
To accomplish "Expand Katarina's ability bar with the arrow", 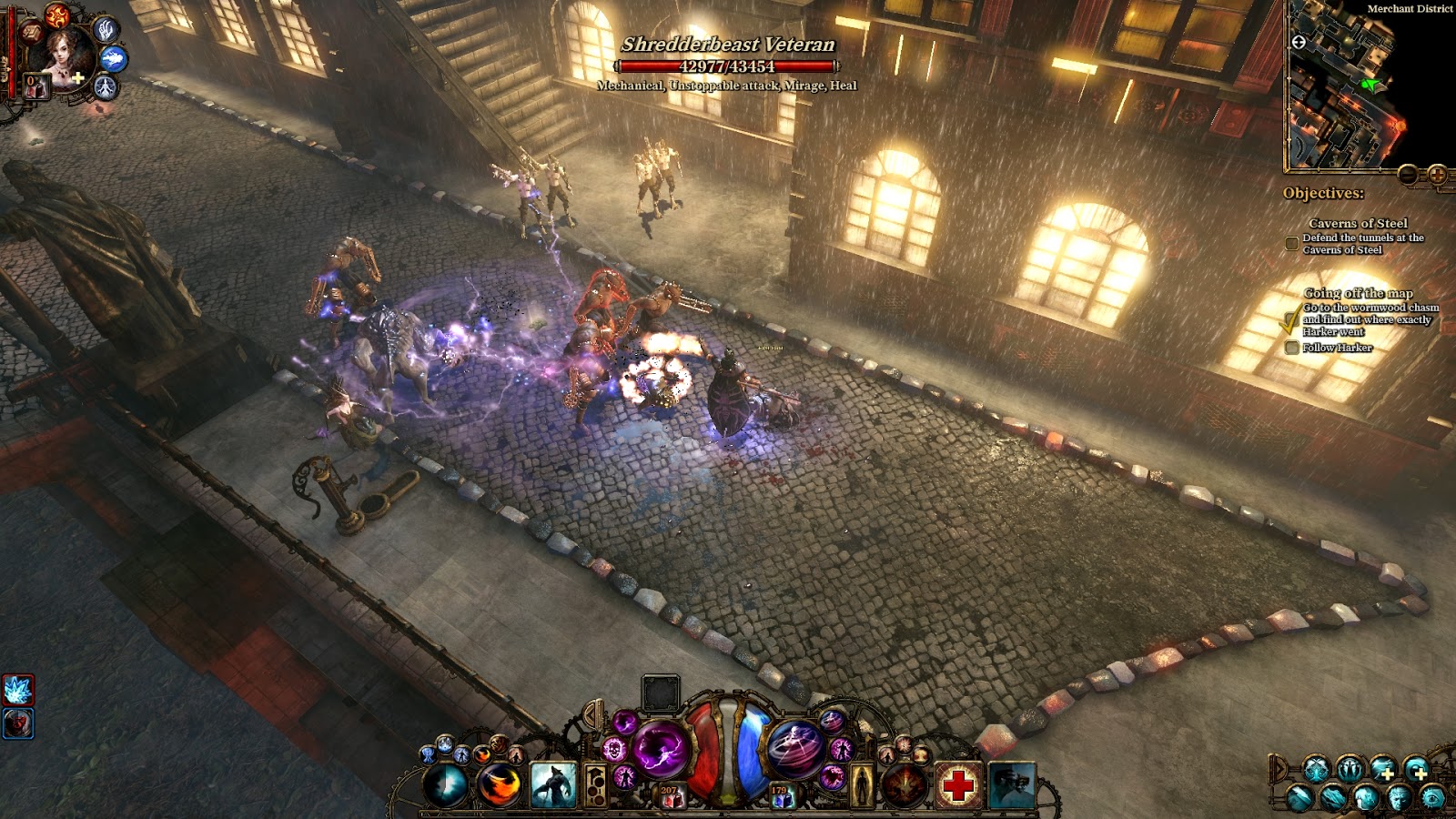I will (x=1279, y=769).
